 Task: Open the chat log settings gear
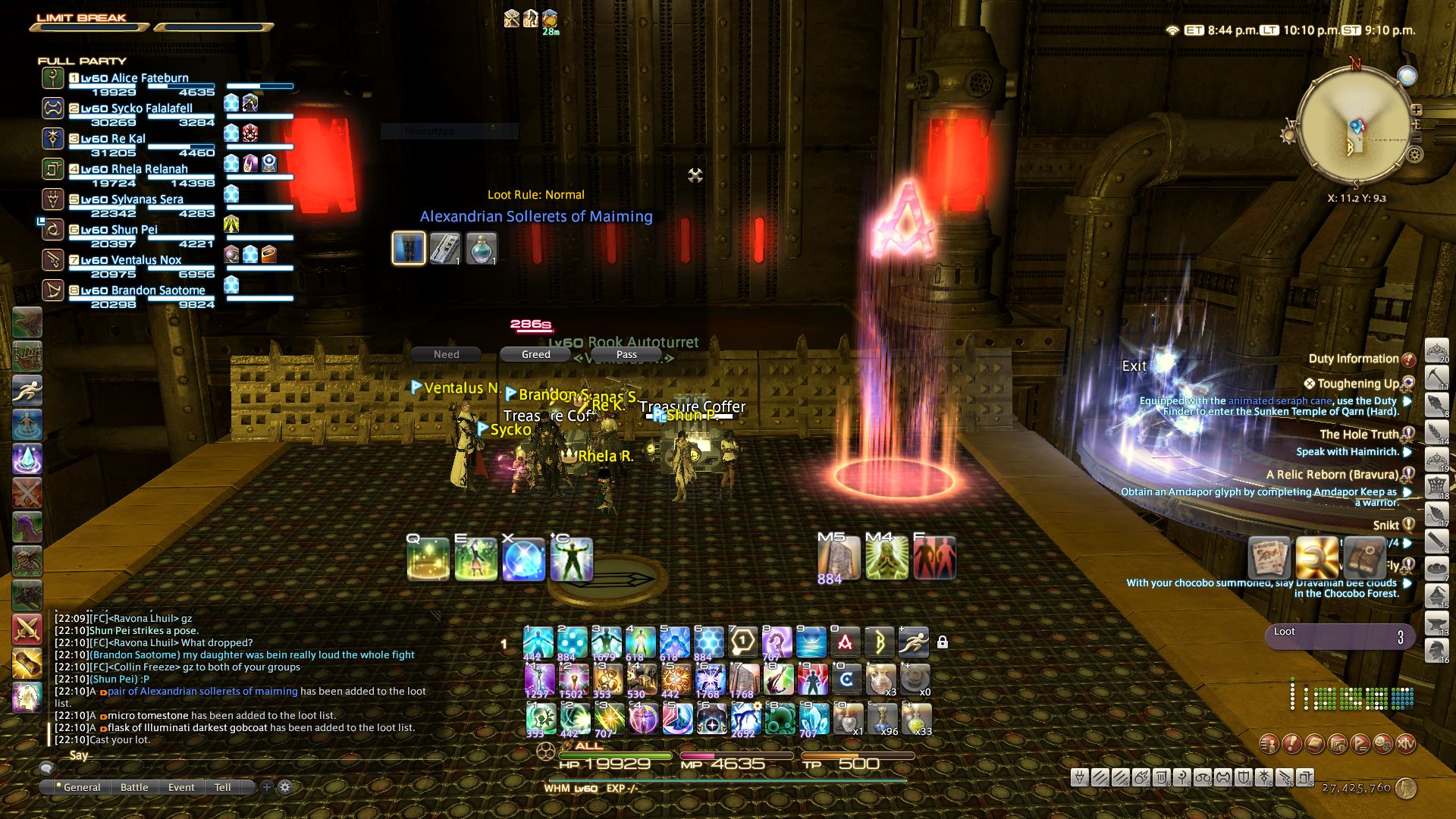point(285,787)
